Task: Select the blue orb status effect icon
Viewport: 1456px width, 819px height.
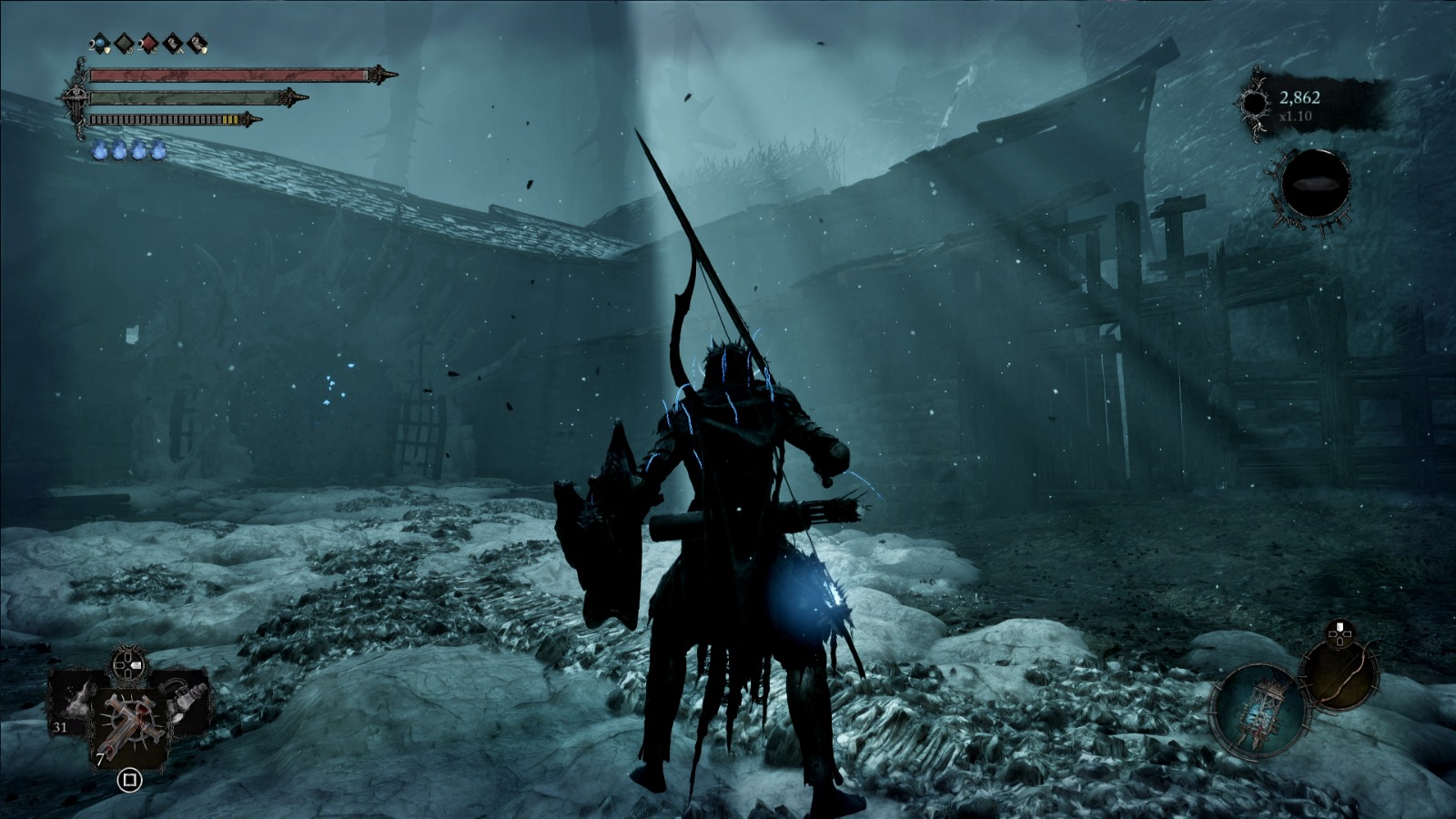Action: click(x=100, y=42)
